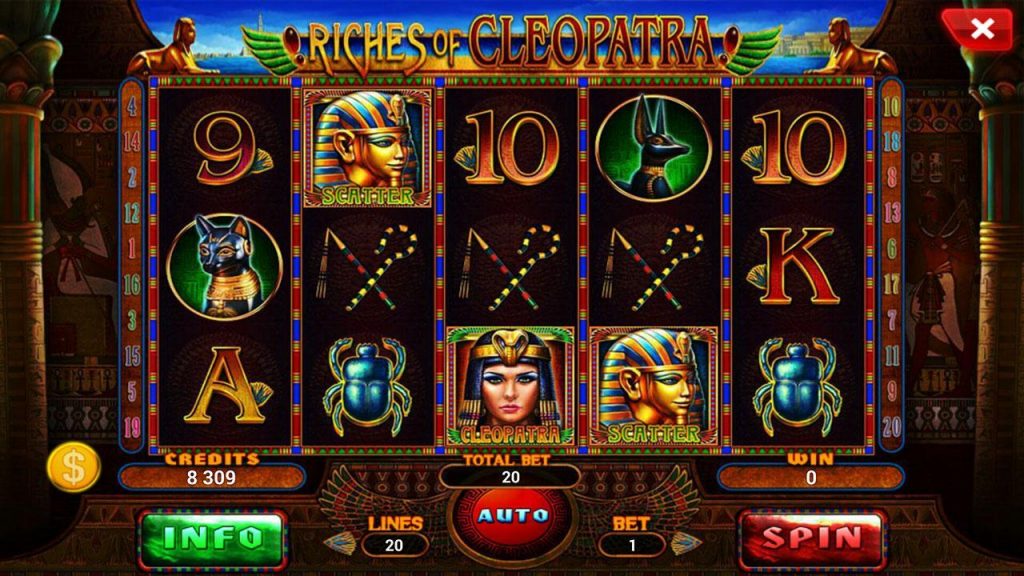Click the fan arrow beside BET
The image size is (1024, 576).
tap(683, 543)
